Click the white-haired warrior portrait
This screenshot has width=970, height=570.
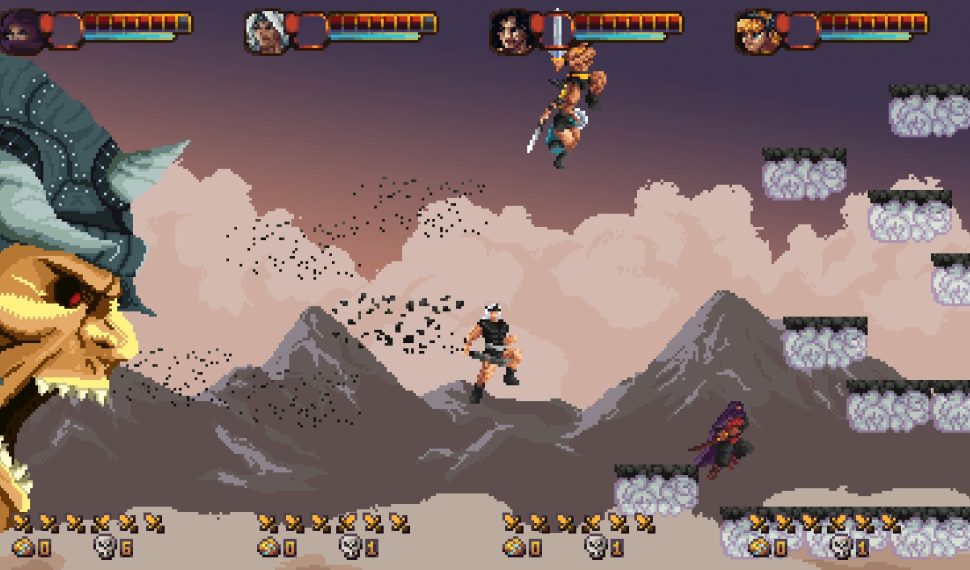pyautogui.click(x=265, y=32)
